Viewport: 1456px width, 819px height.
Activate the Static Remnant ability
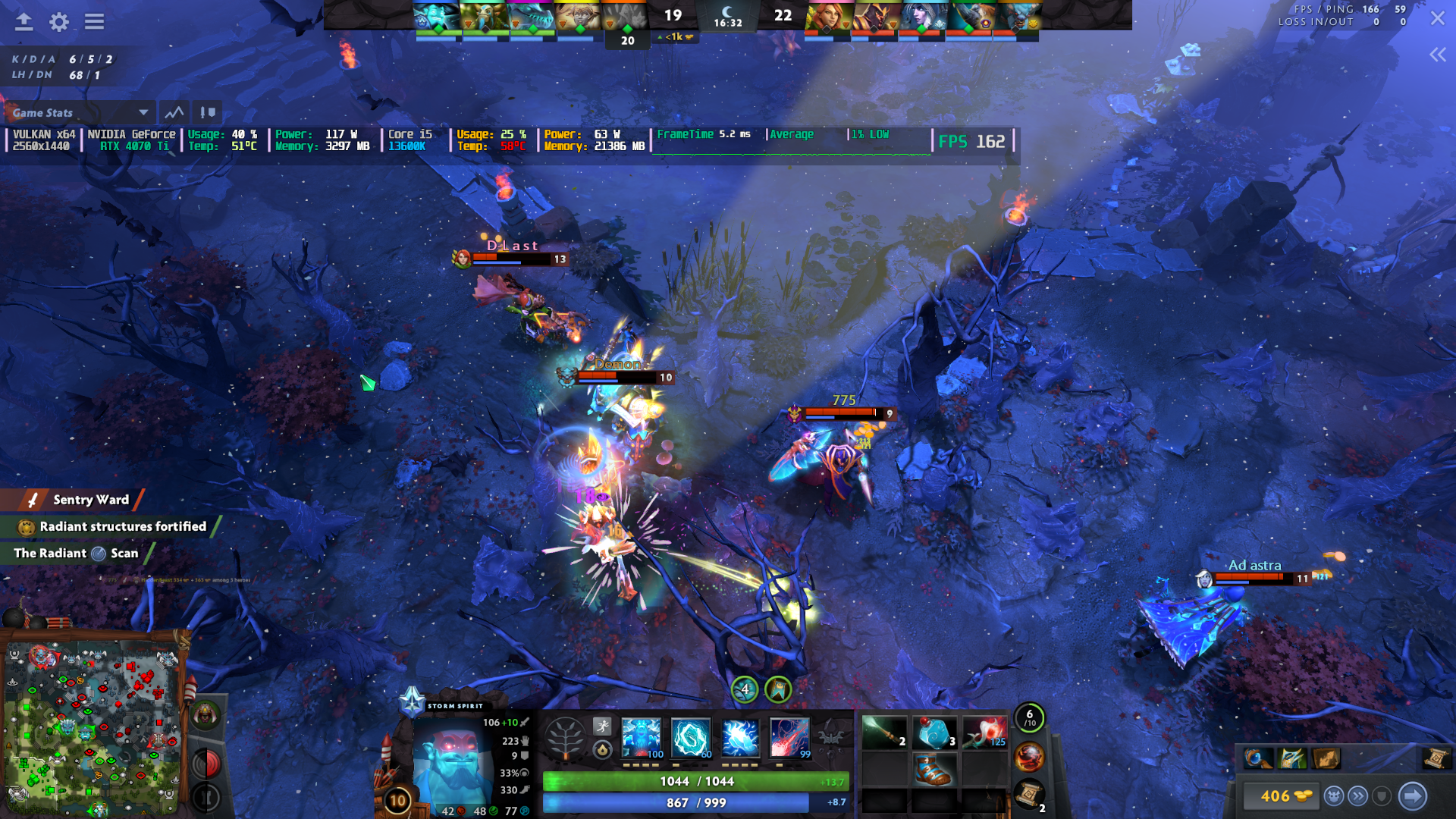[x=642, y=737]
